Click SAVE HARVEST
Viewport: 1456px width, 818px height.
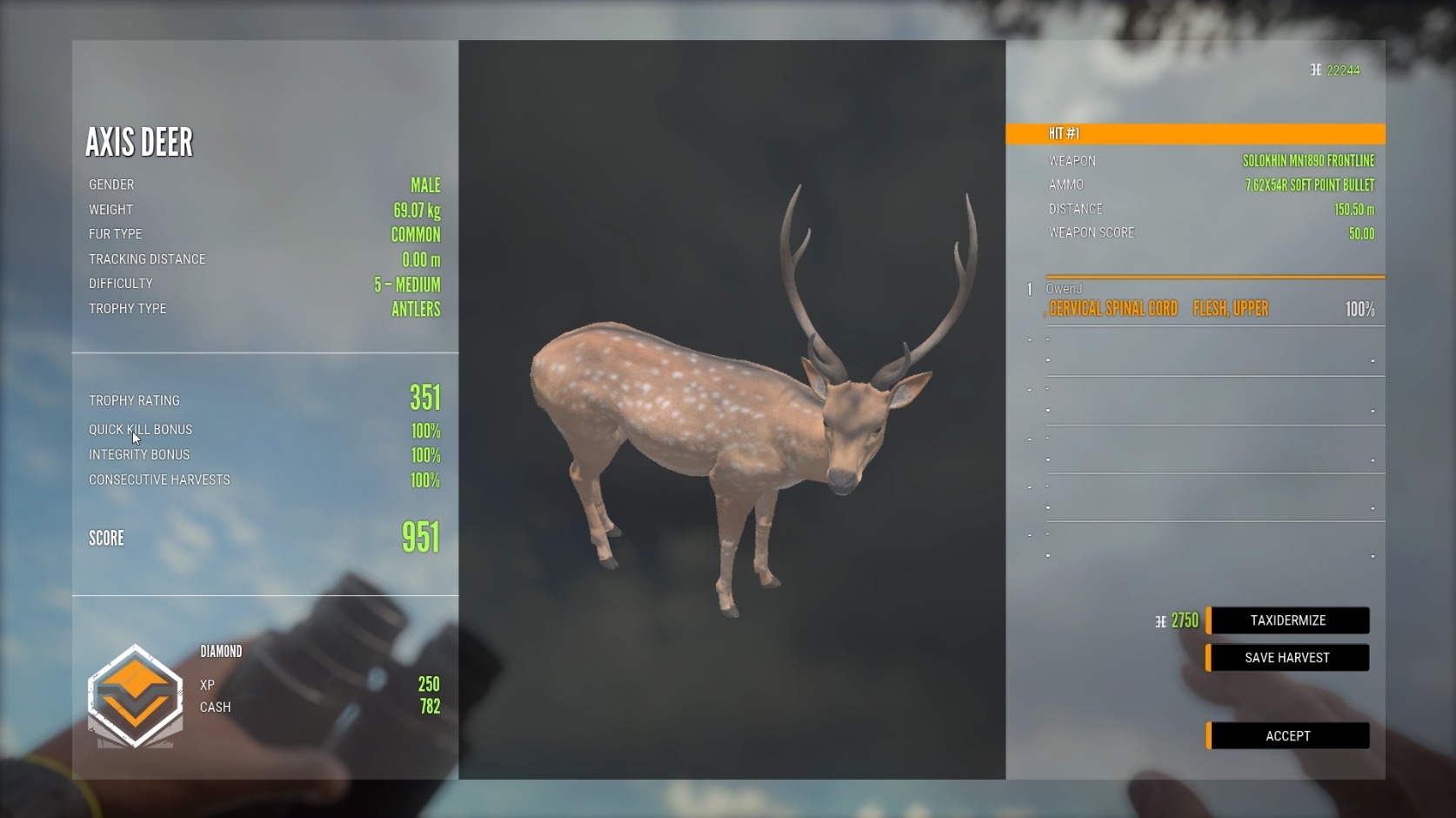[1286, 658]
